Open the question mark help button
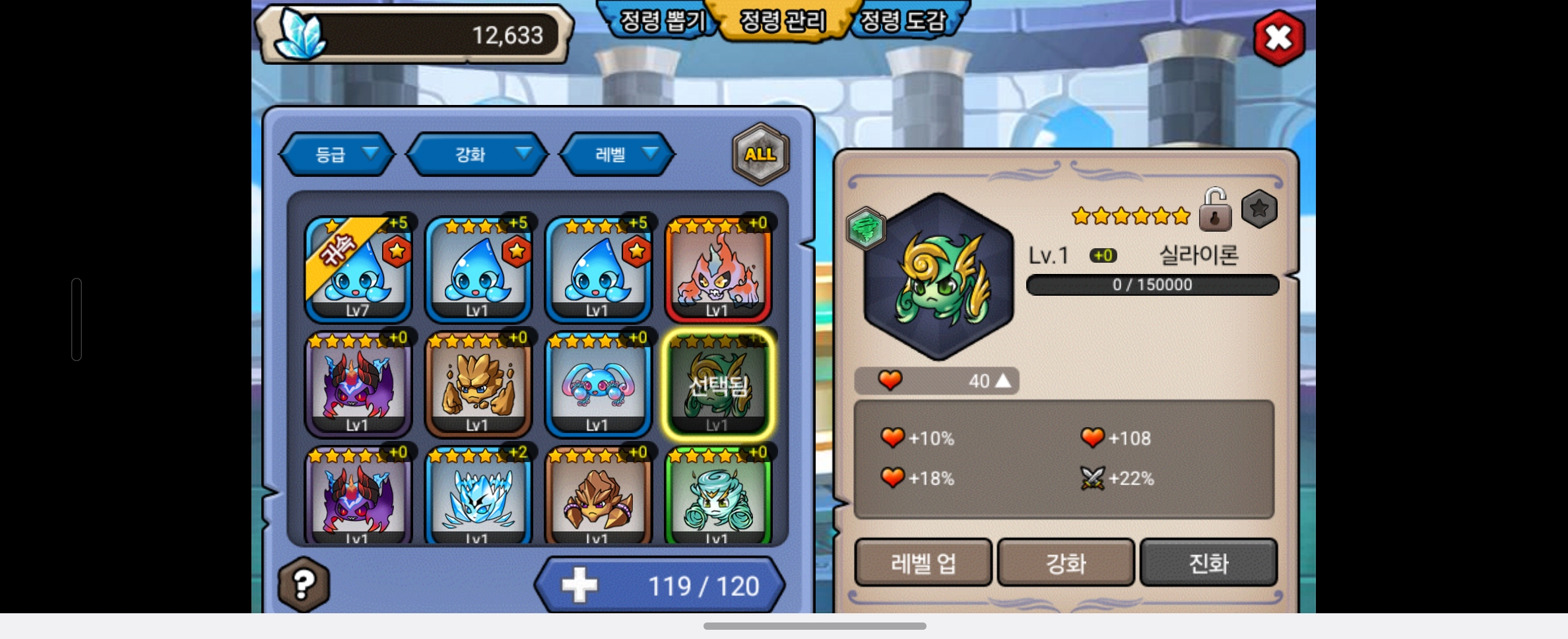1568x639 pixels. pos(304,584)
